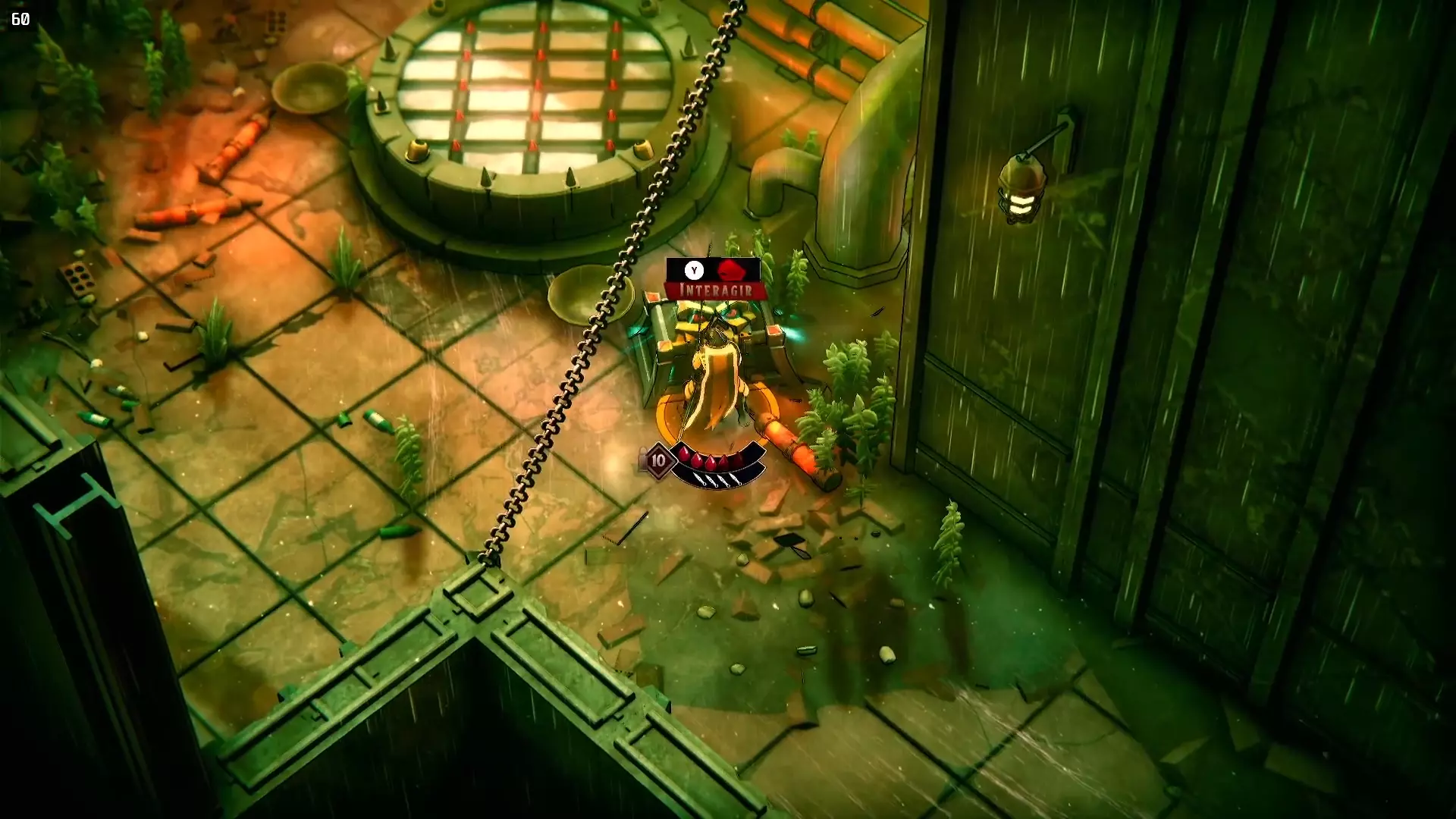The image size is (1456, 819).
Task: Select the bullet ammo icon on HUD
Action: click(x=642, y=456)
